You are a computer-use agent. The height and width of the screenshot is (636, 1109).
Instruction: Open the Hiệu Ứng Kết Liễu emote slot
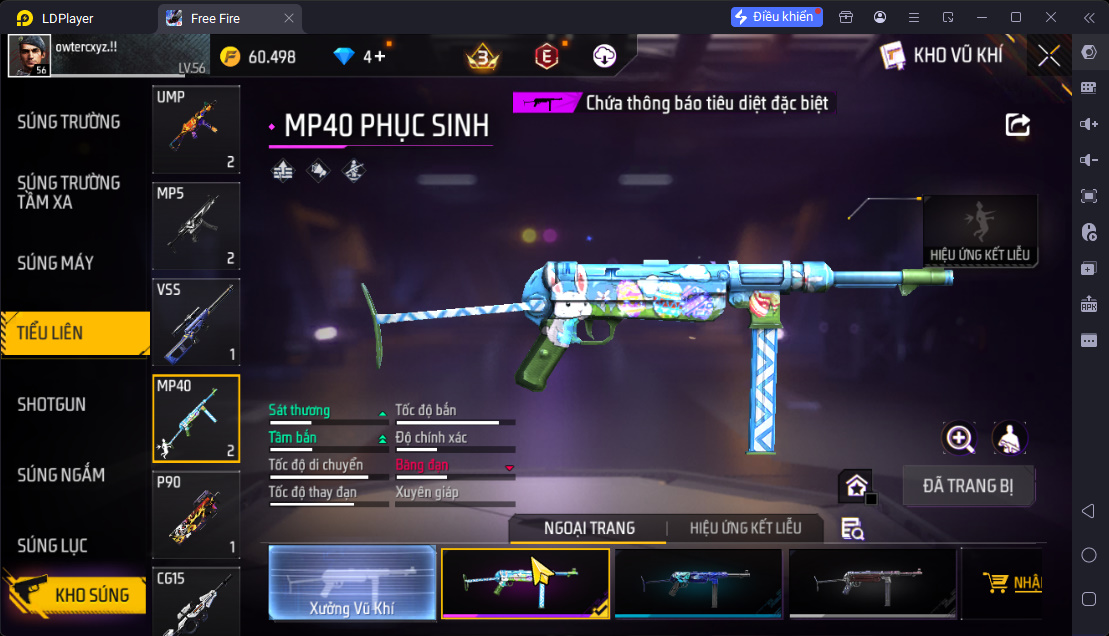[980, 230]
